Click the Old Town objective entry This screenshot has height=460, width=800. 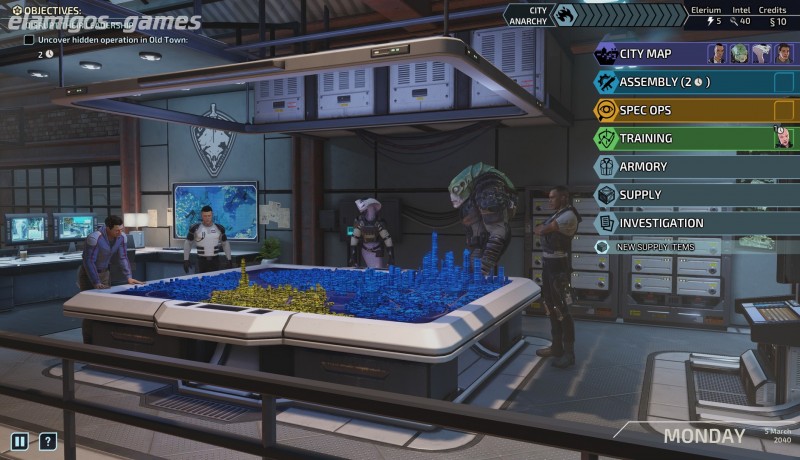coord(98,41)
